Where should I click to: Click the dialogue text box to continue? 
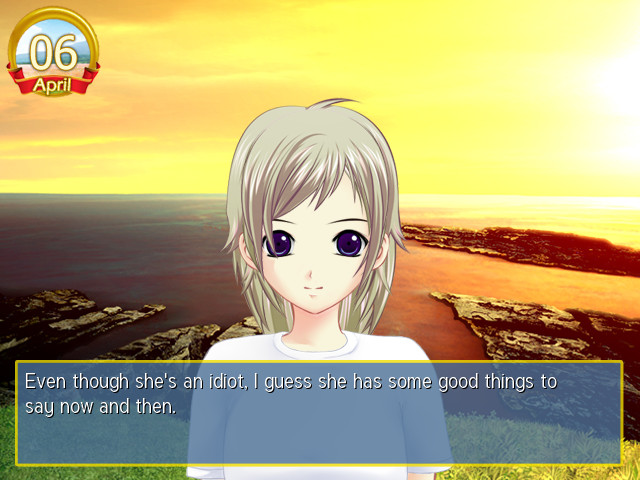(x=319, y=412)
